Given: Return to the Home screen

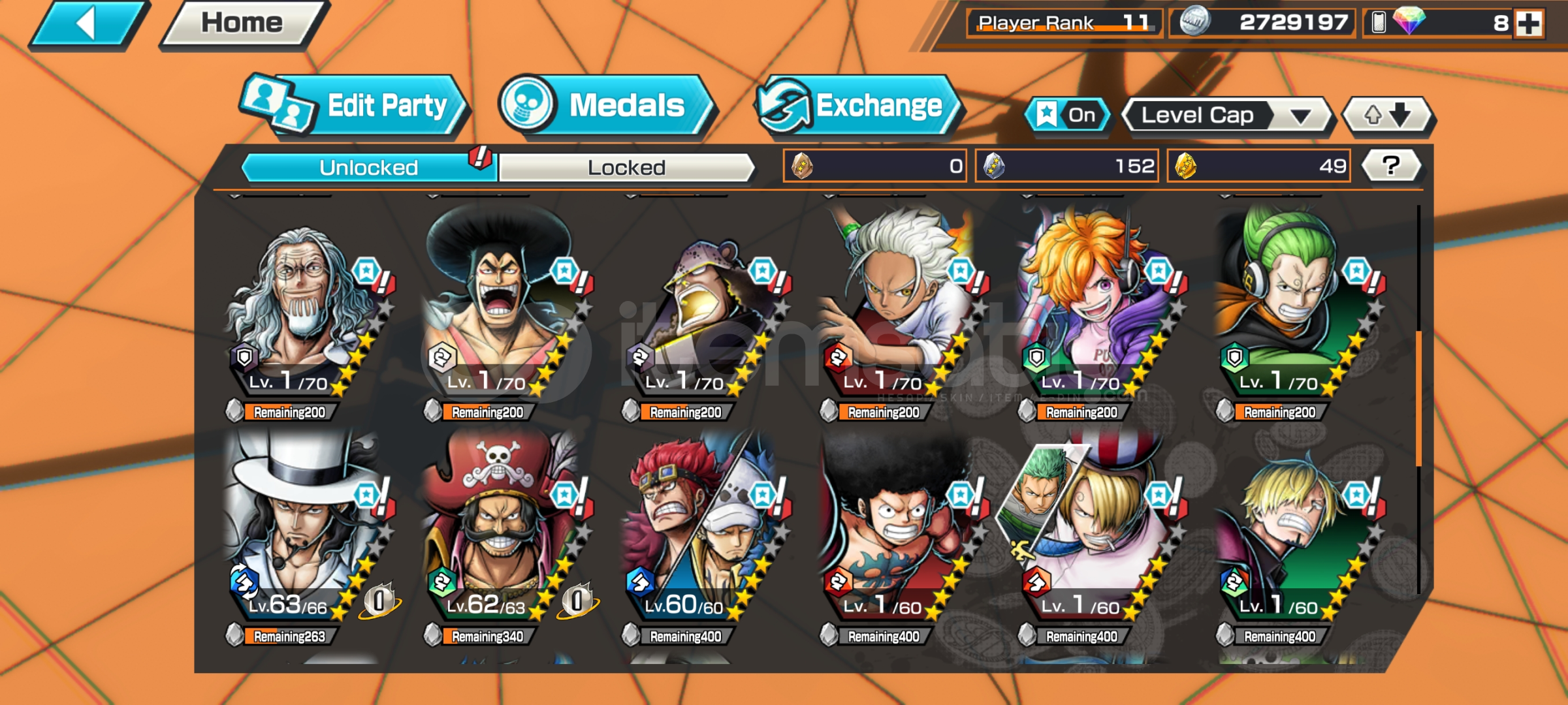Looking at the screenshot, I should point(243,23).
